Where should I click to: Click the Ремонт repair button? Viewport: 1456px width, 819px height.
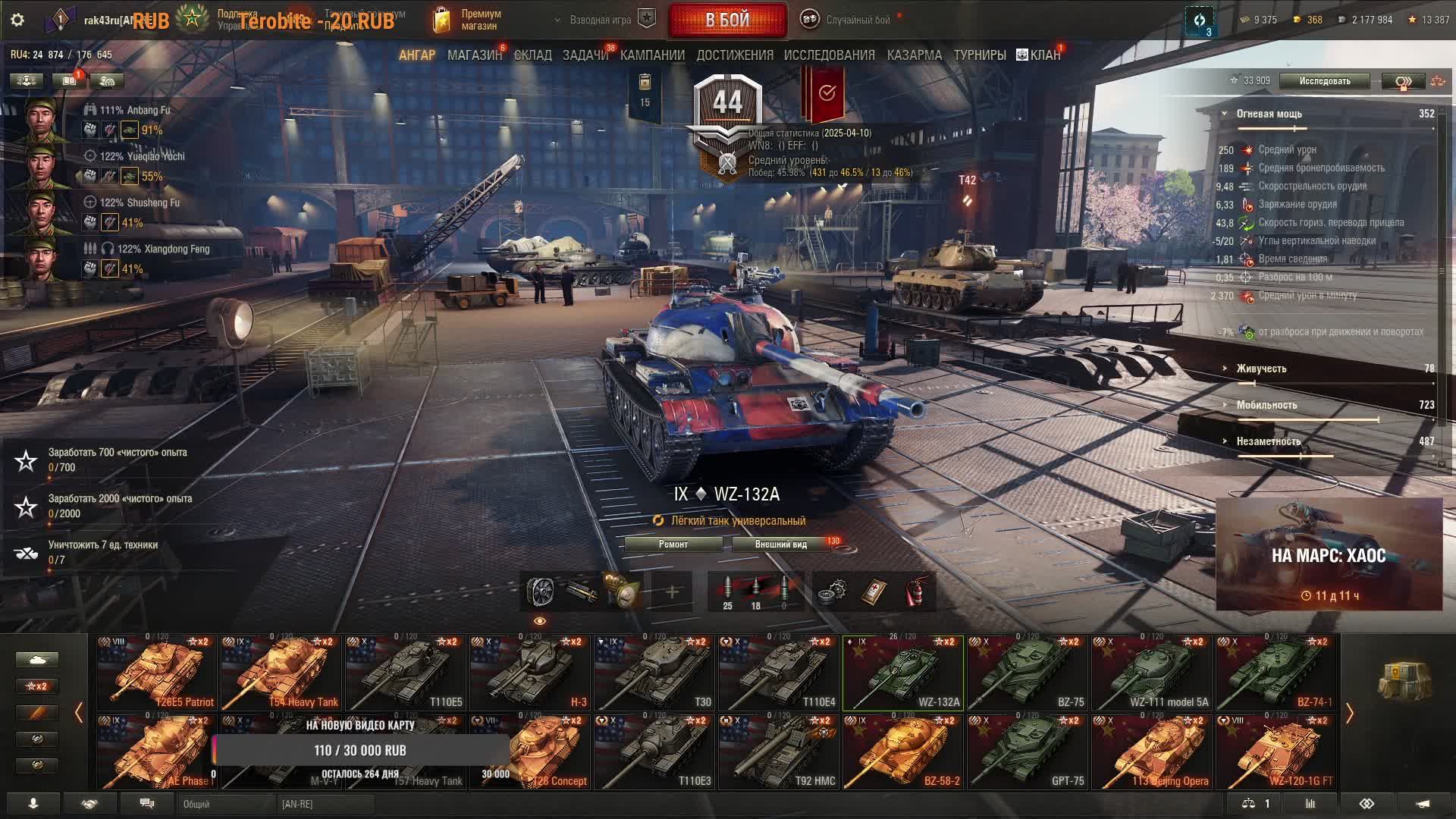click(x=673, y=544)
